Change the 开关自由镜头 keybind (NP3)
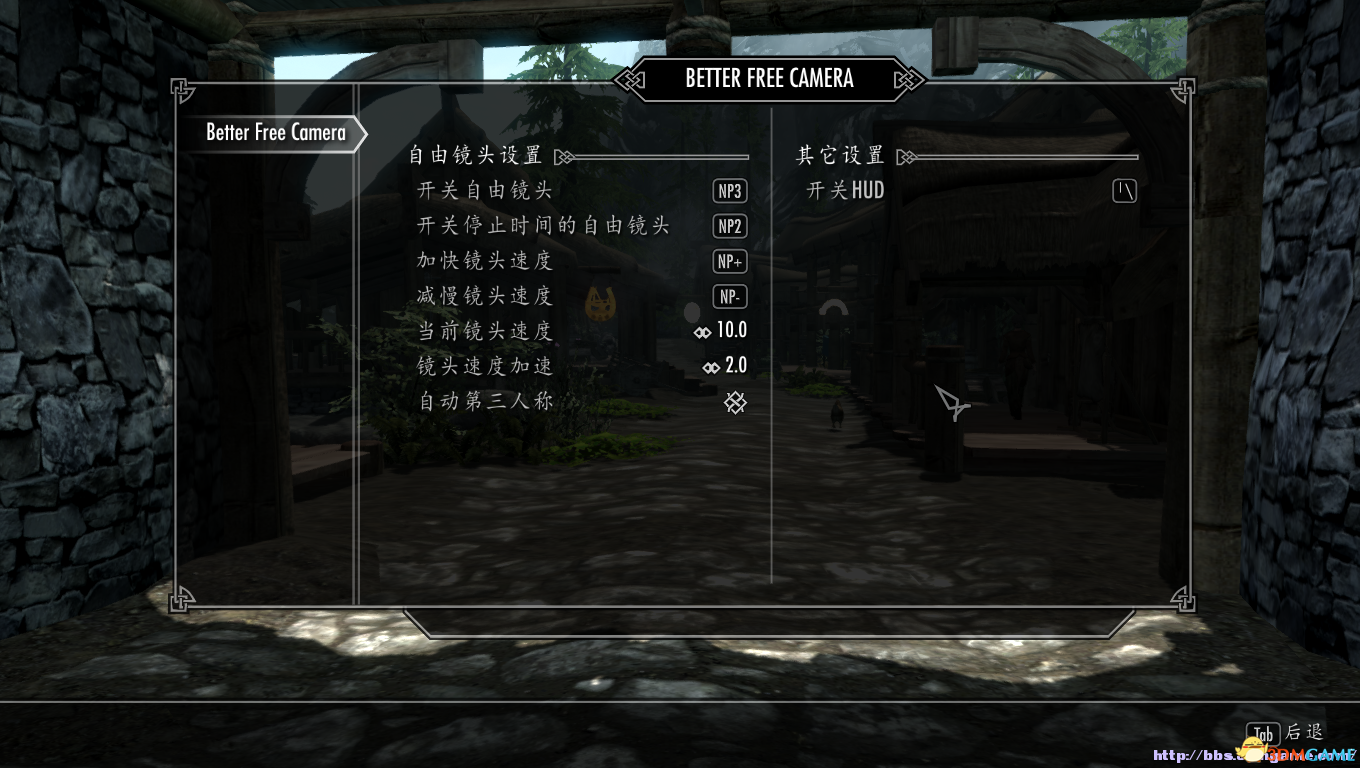The height and width of the screenshot is (768, 1360). click(x=730, y=191)
